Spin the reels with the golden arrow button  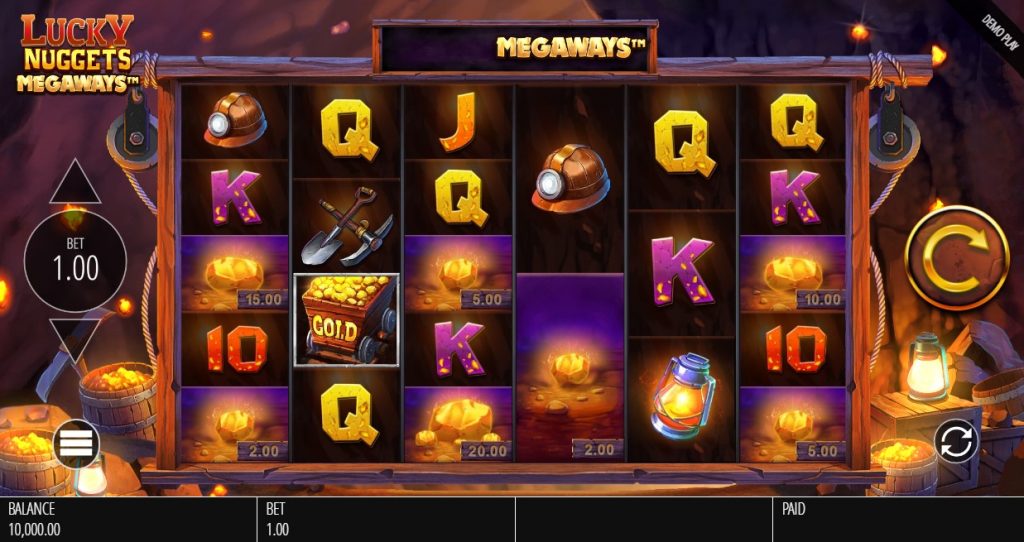[956, 257]
